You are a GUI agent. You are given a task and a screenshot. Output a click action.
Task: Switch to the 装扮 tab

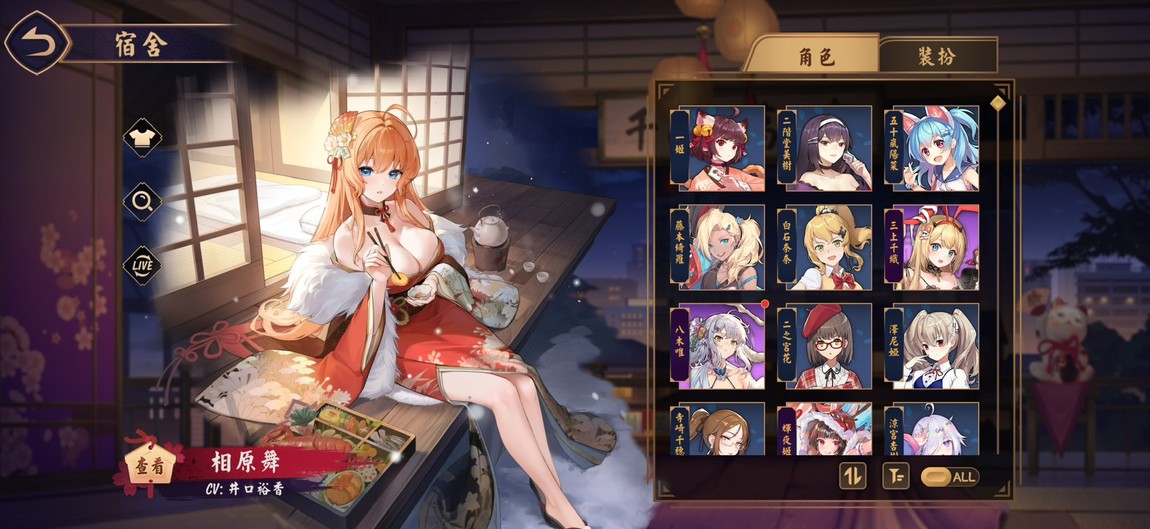(937, 56)
